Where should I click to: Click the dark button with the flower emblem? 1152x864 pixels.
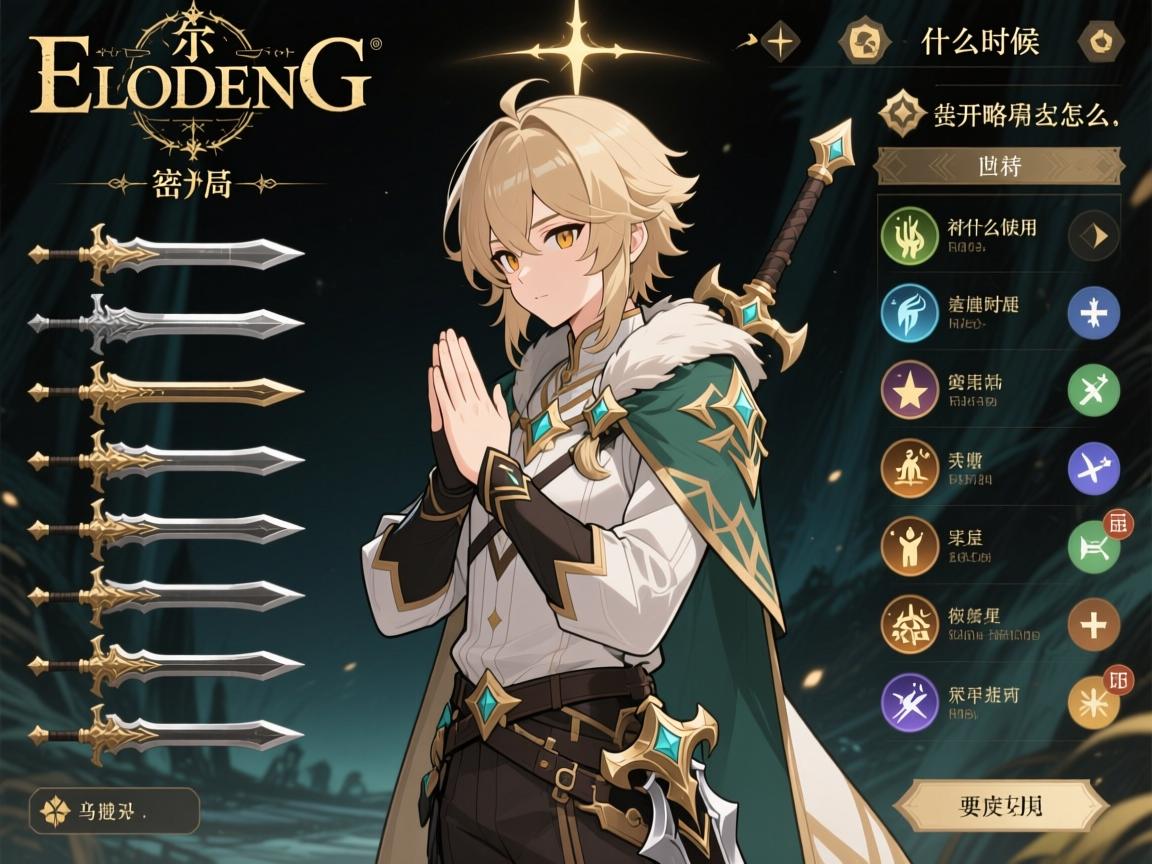tap(113, 811)
